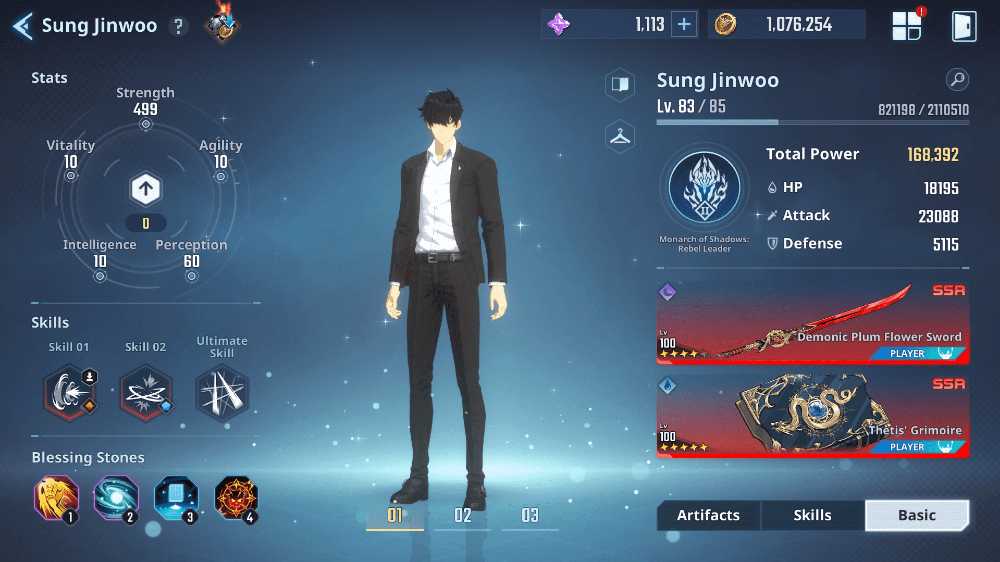Switch to preset 03

coord(530,516)
